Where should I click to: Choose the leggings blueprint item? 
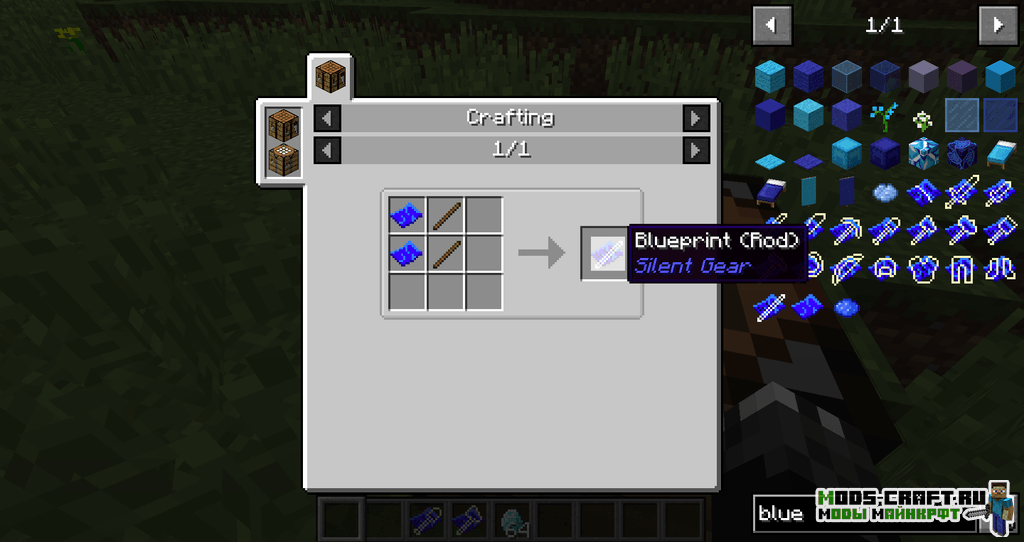(960, 268)
